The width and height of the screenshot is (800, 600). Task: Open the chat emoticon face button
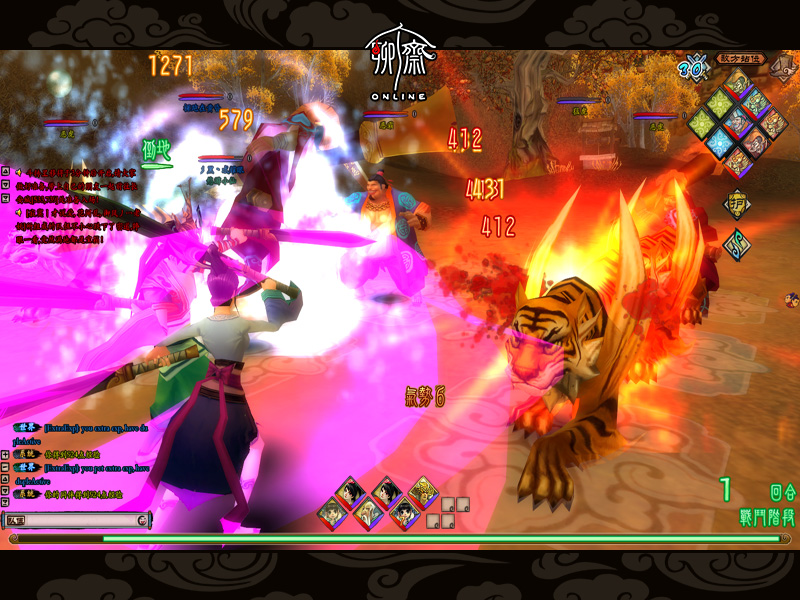pyautogui.click(x=143, y=520)
